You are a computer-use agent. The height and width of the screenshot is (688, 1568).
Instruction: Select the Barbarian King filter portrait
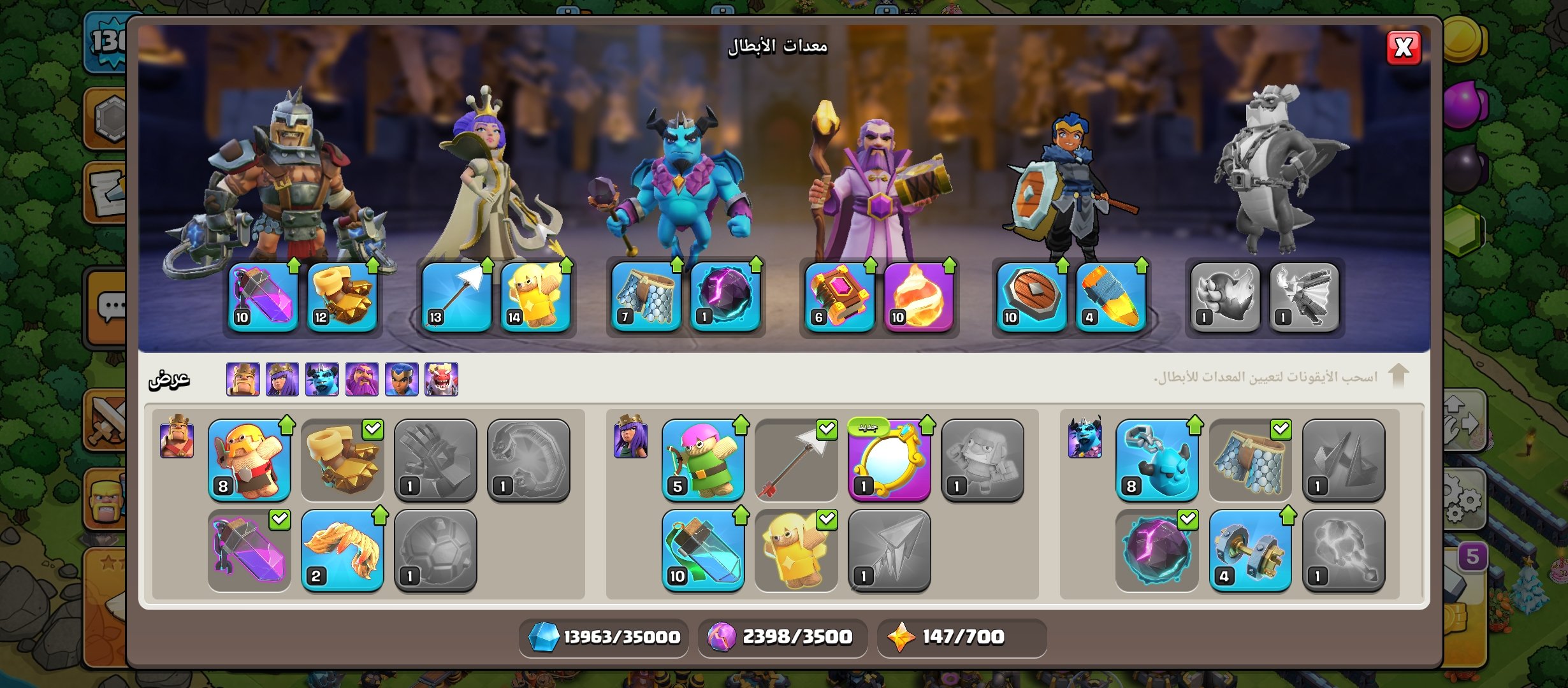(243, 380)
